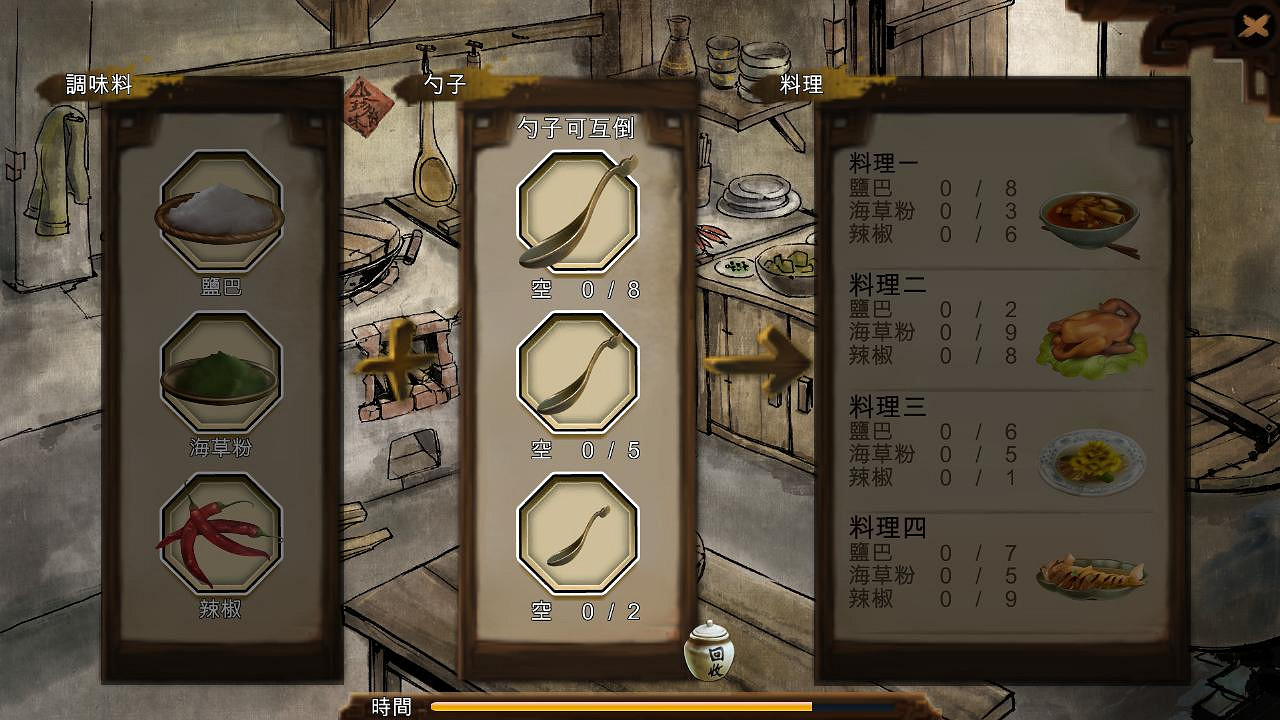Click the golden cross arrow between panels
Image resolution: width=1280 pixels, height=720 pixels.
click(x=400, y=365)
